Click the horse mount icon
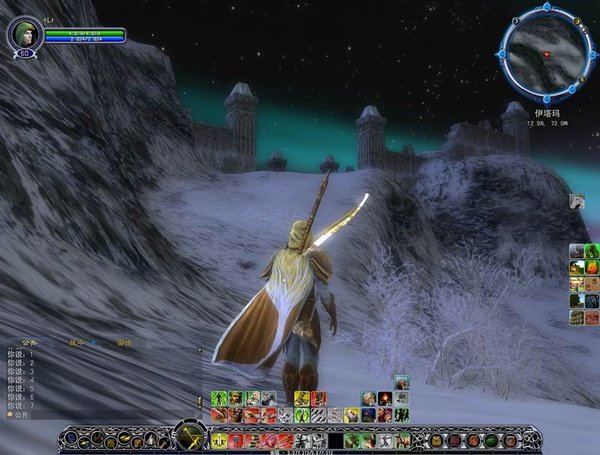Screen dimensions: 600x455 pos(577,201)
